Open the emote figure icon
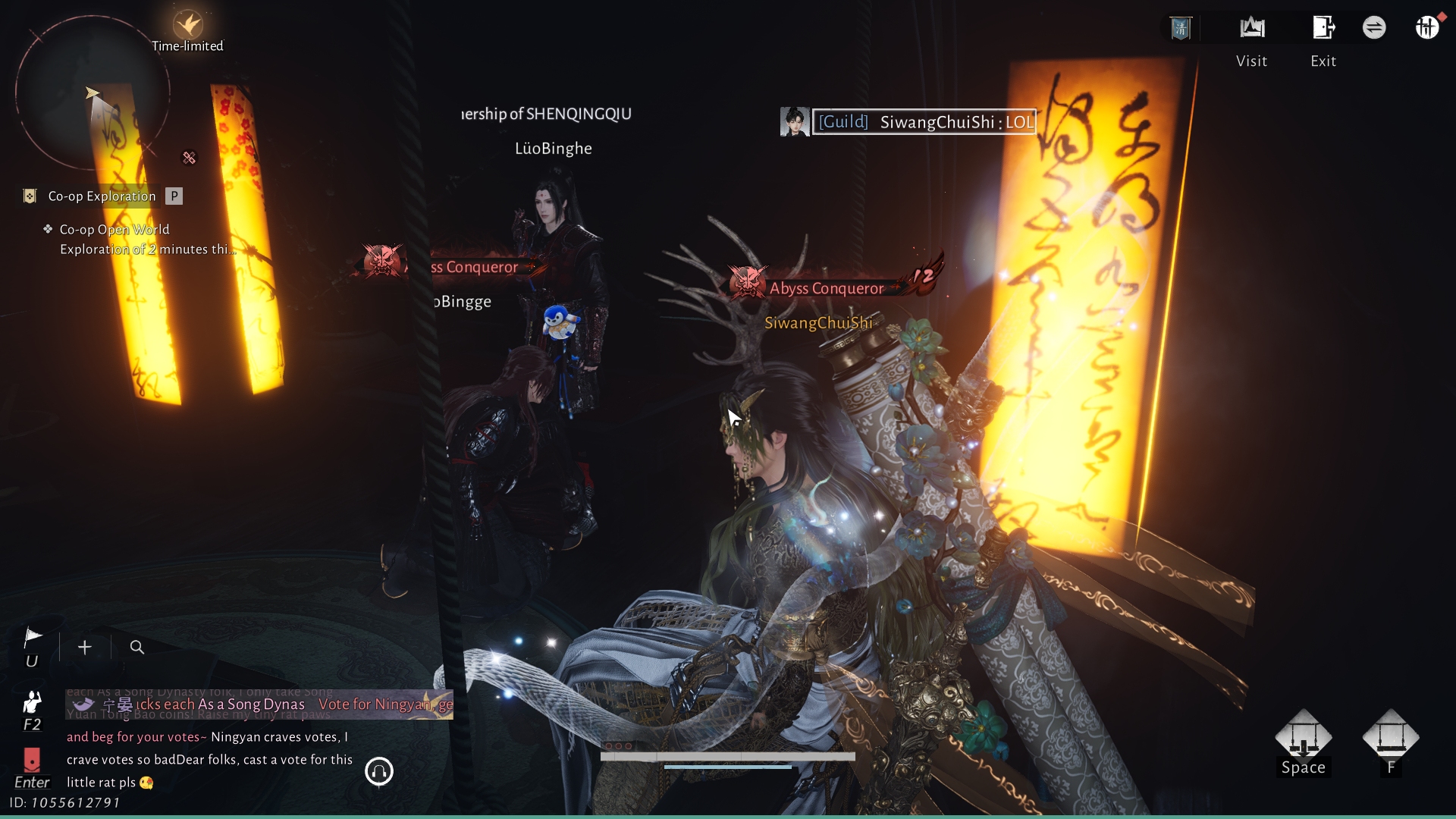 click(32, 701)
